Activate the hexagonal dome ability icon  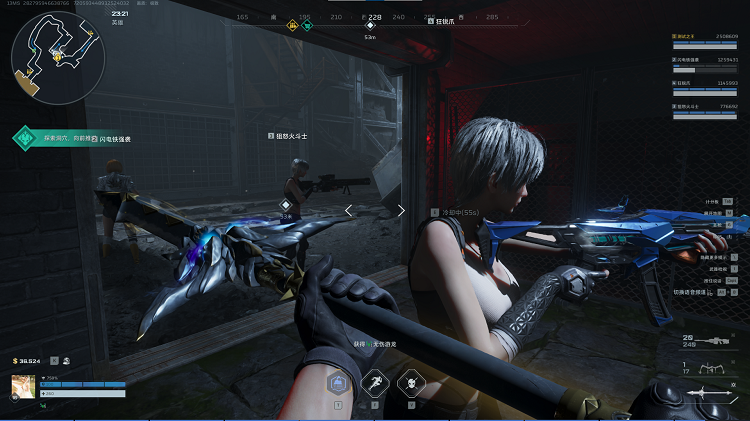[x=338, y=383]
